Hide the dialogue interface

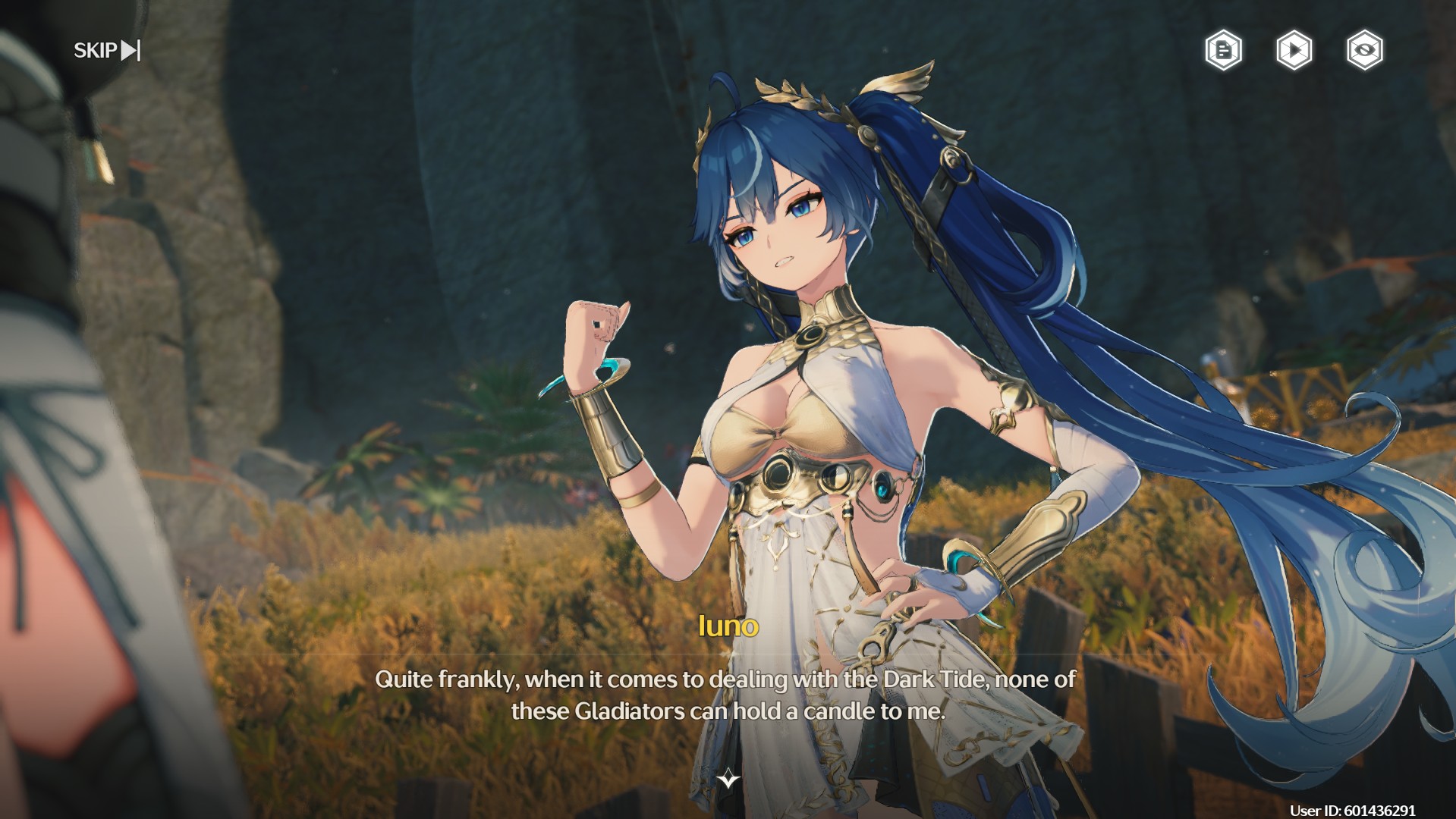point(1364,51)
